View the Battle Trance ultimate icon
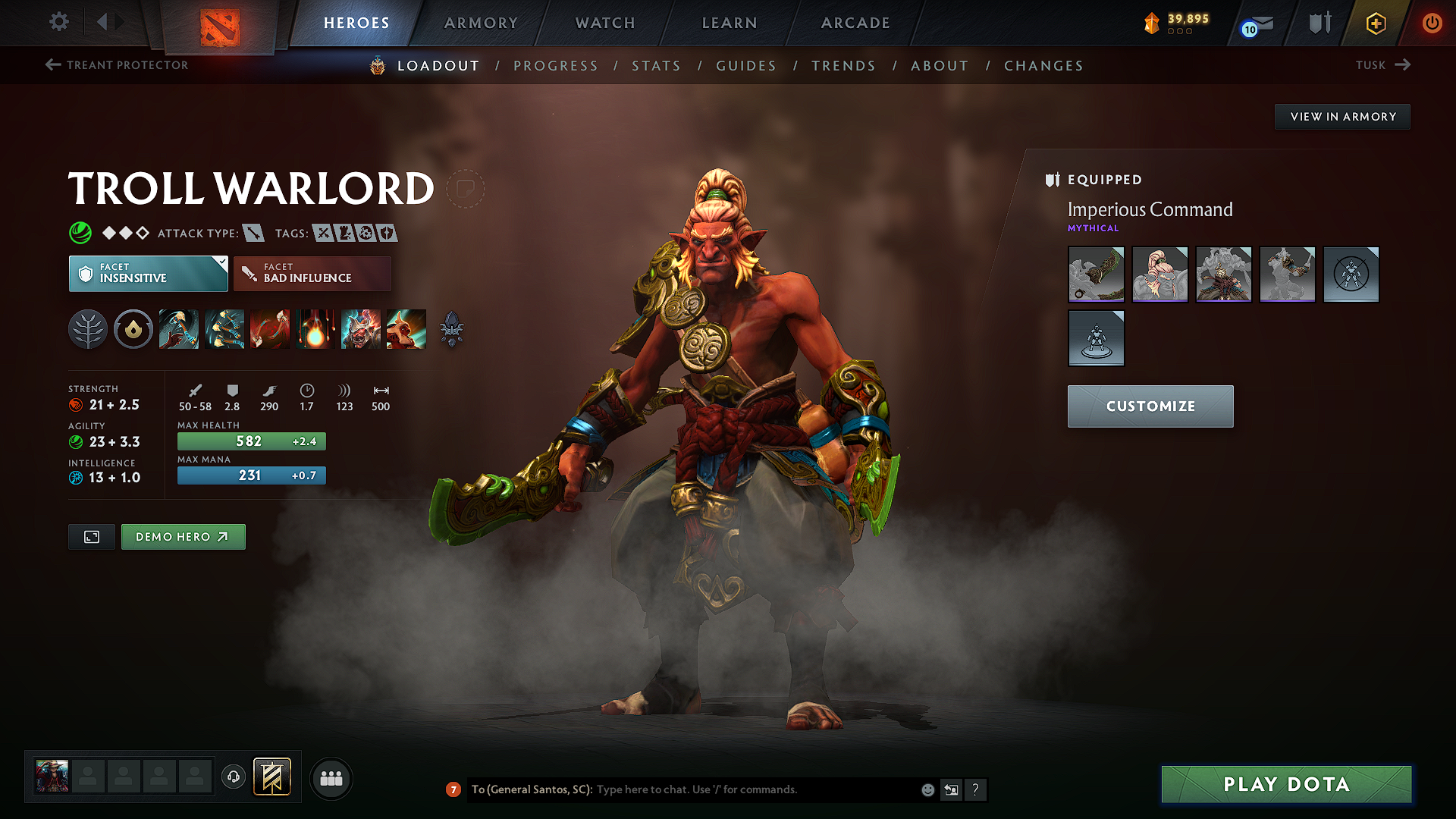 (361, 329)
